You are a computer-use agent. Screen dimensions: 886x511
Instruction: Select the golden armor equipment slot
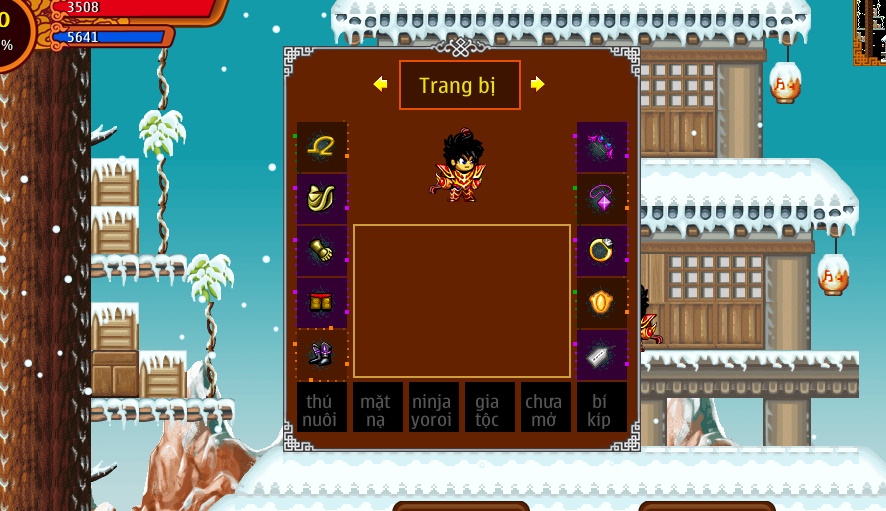pyautogui.click(x=322, y=199)
